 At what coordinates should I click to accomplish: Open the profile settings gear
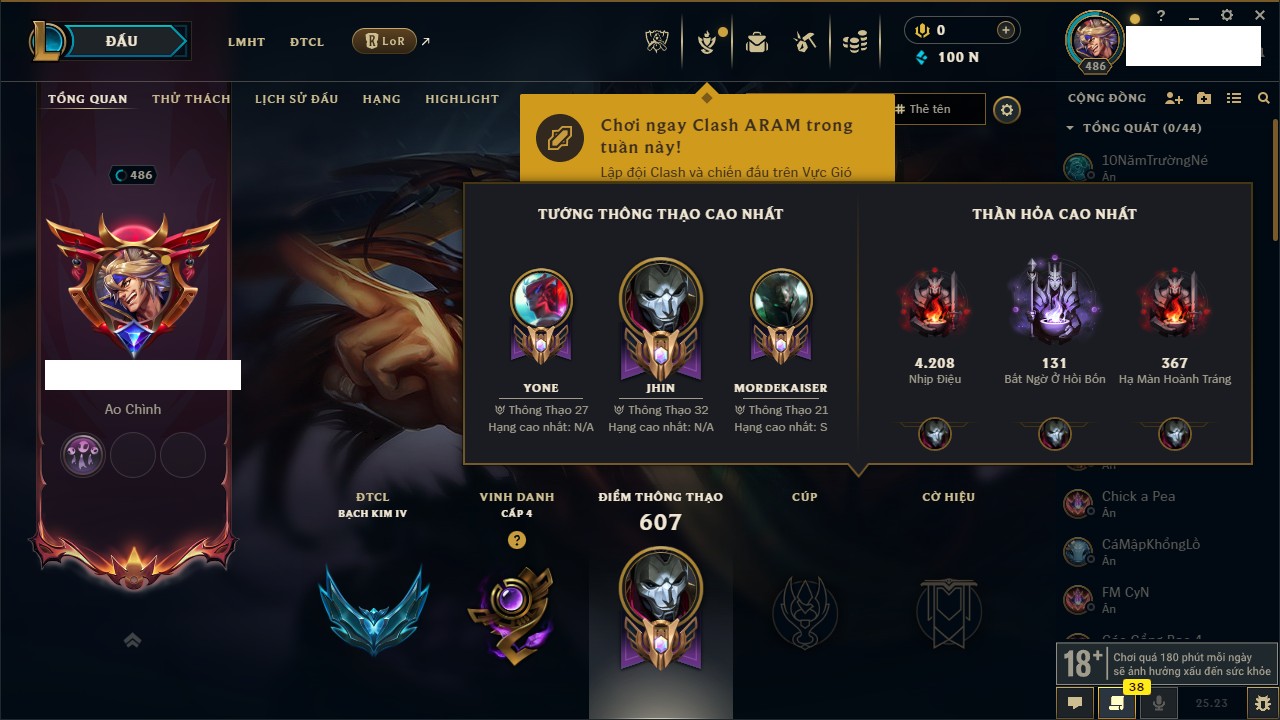tap(1007, 110)
